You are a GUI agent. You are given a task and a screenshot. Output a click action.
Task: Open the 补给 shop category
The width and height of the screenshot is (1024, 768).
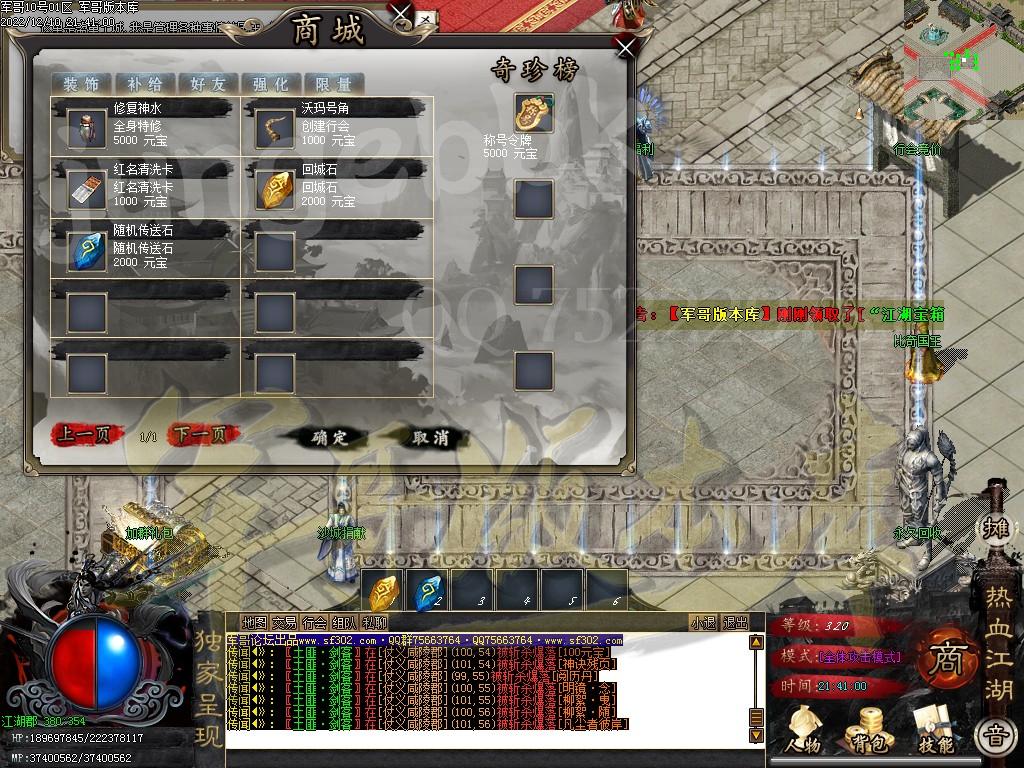pos(144,84)
